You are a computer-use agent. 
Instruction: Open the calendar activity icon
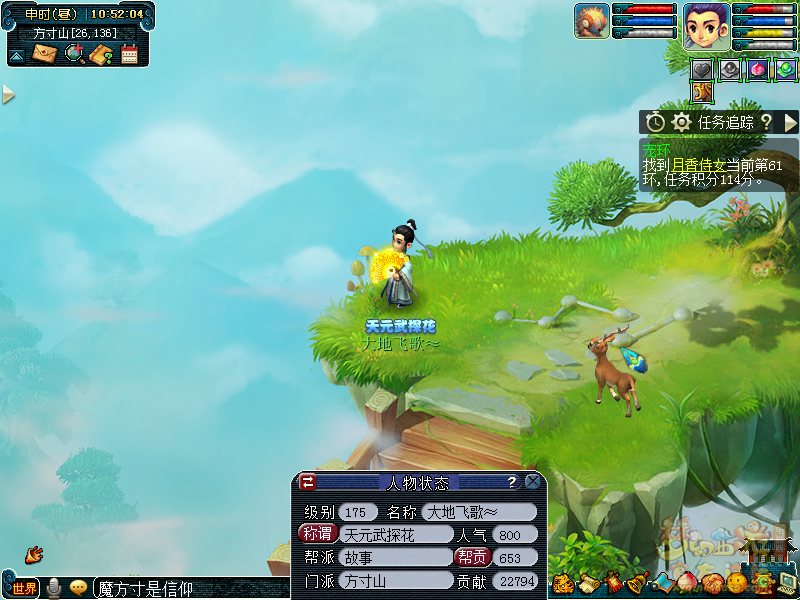coord(129,54)
